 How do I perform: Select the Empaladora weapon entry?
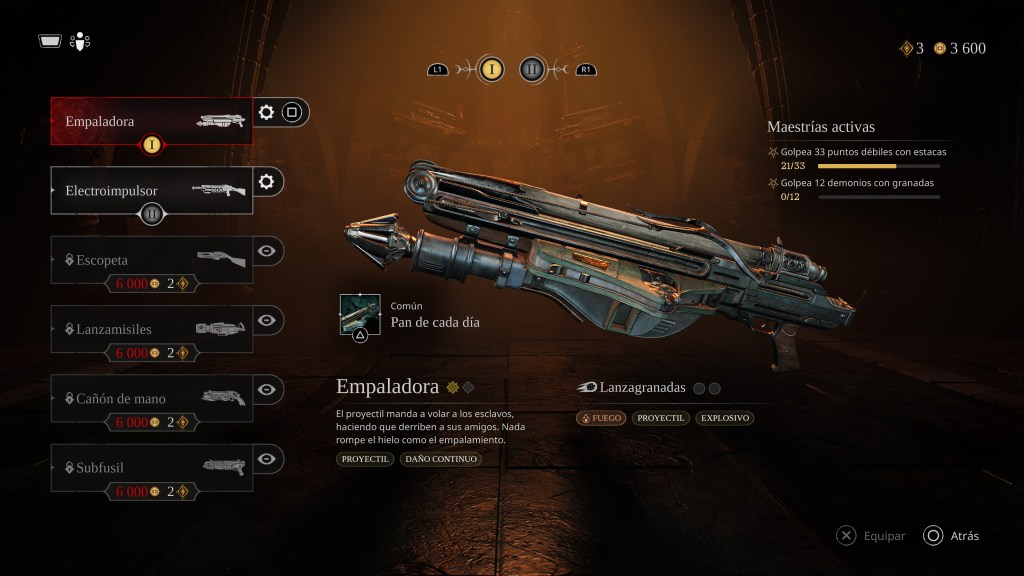click(x=150, y=121)
